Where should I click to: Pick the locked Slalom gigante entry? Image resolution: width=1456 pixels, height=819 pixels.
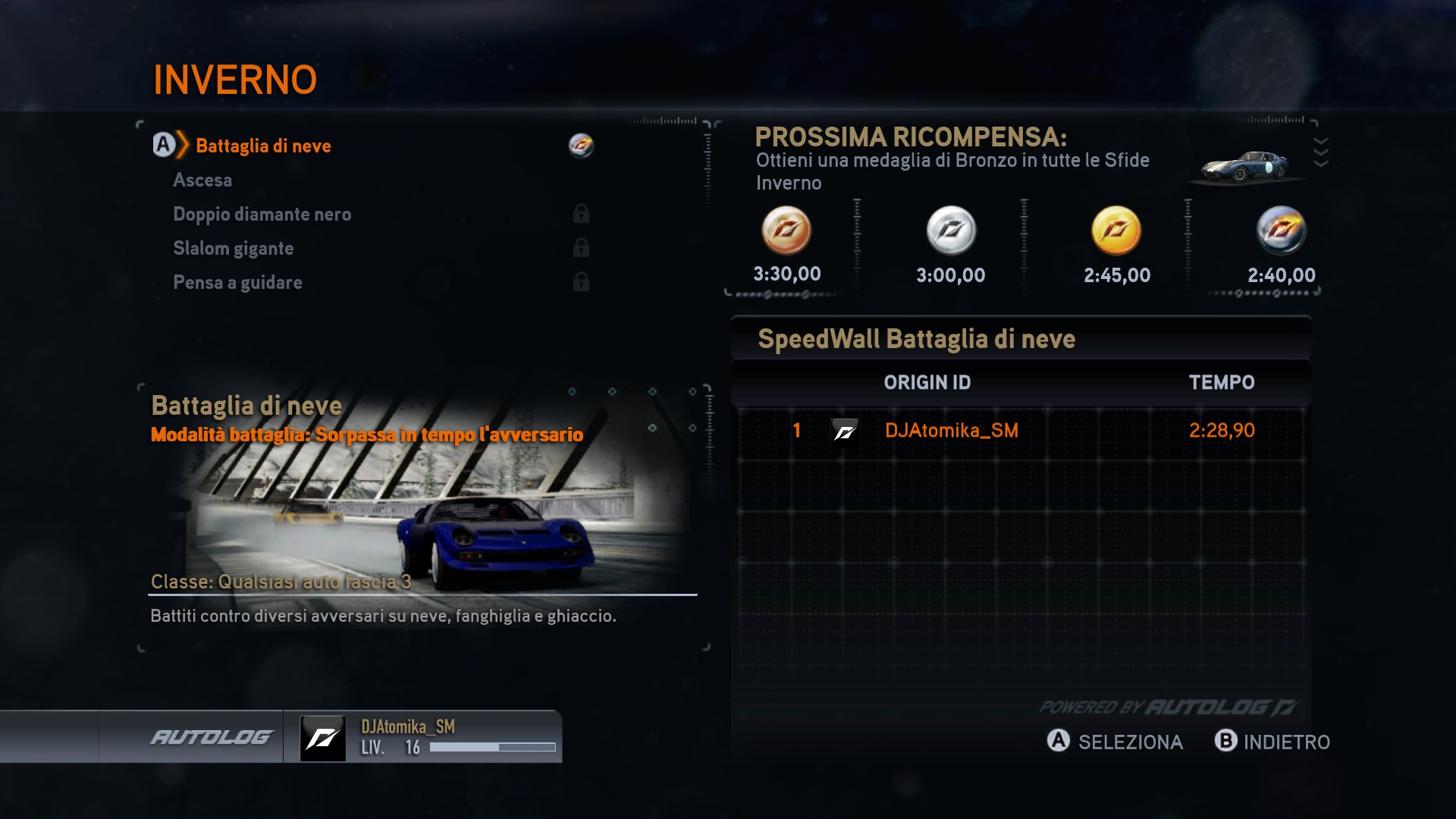coord(233,249)
